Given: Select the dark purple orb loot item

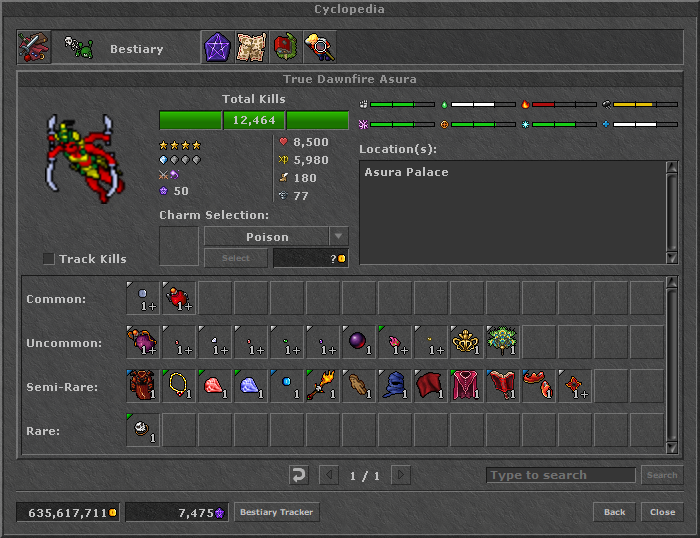Looking at the screenshot, I should point(359,342).
